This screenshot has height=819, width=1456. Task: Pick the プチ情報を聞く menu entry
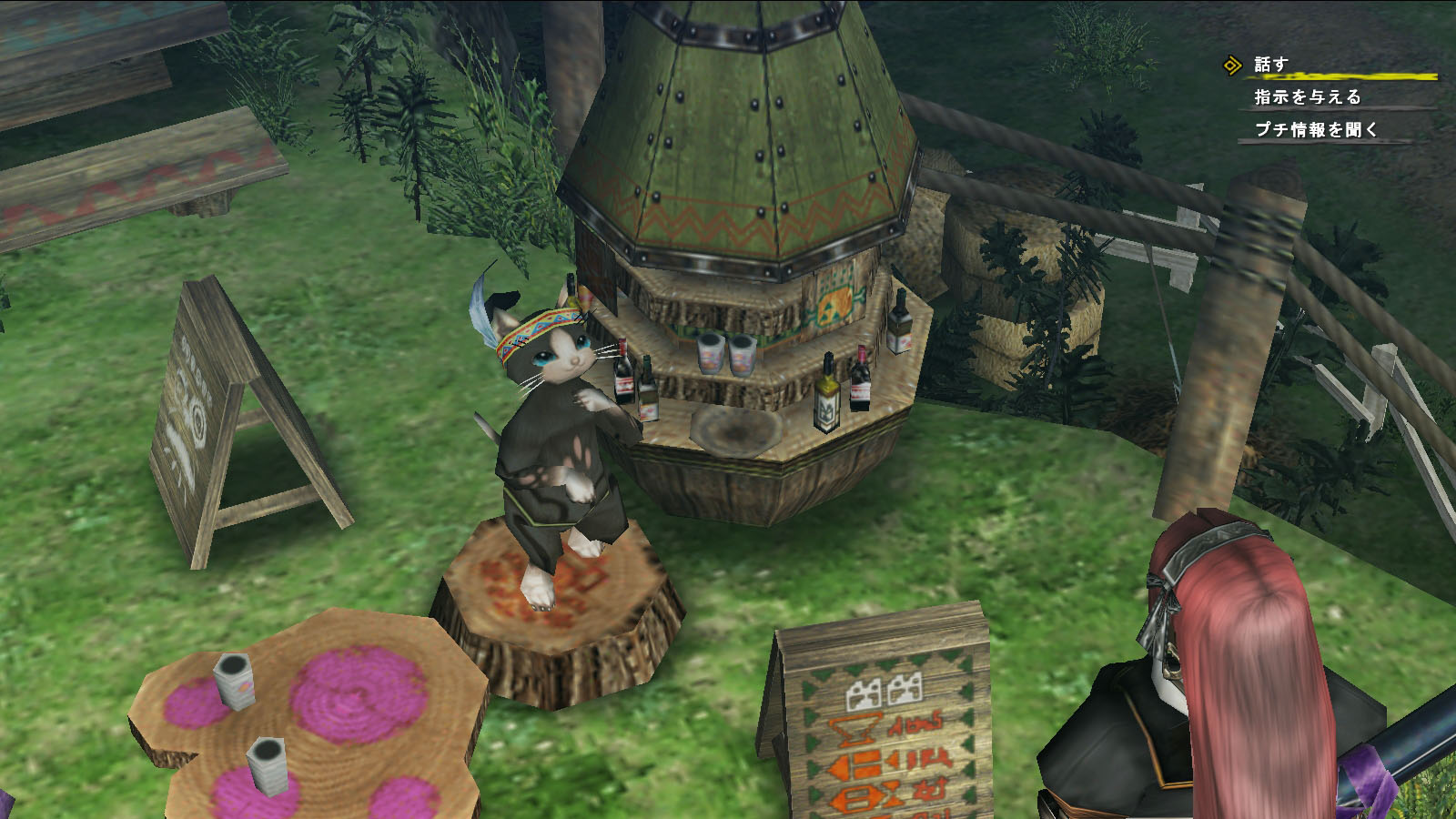(1316, 130)
